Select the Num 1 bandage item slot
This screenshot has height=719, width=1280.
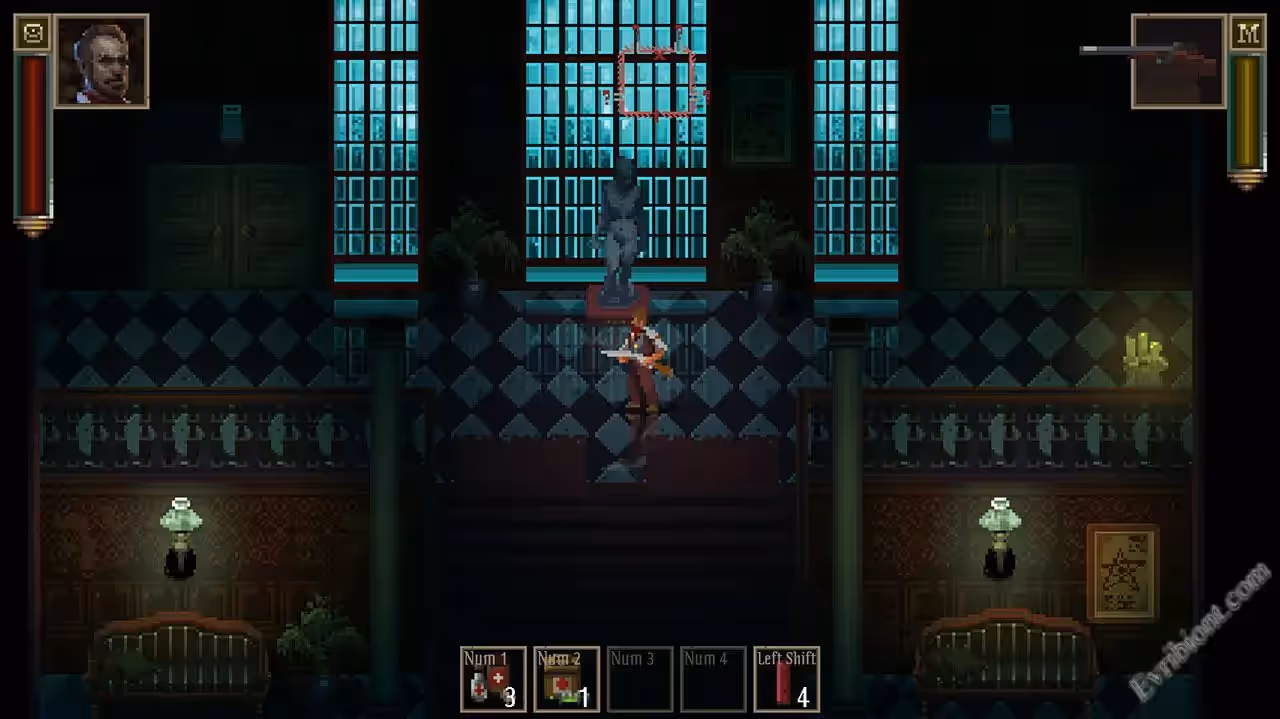(493, 679)
